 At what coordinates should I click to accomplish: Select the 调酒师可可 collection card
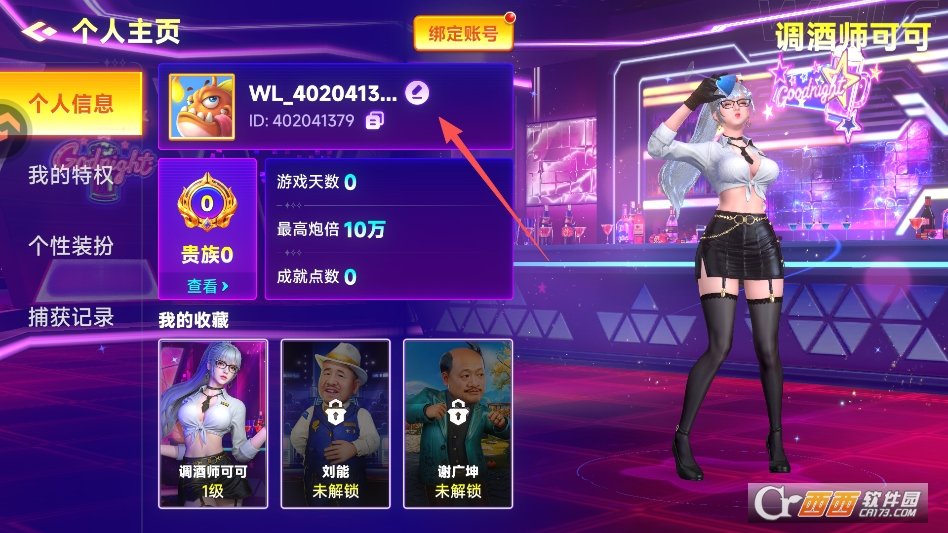coord(213,422)
